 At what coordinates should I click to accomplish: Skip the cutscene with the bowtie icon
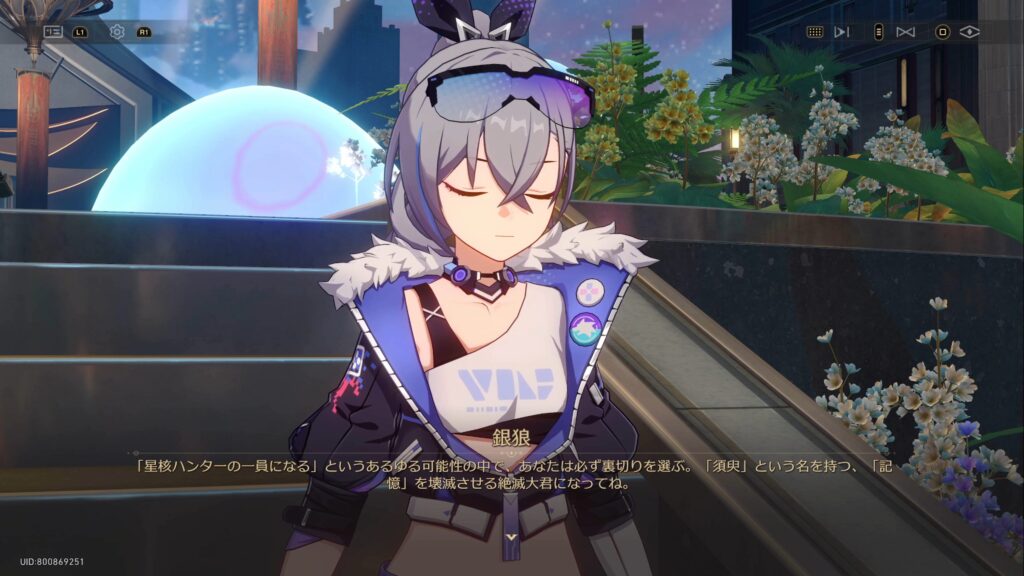(906, 32)
